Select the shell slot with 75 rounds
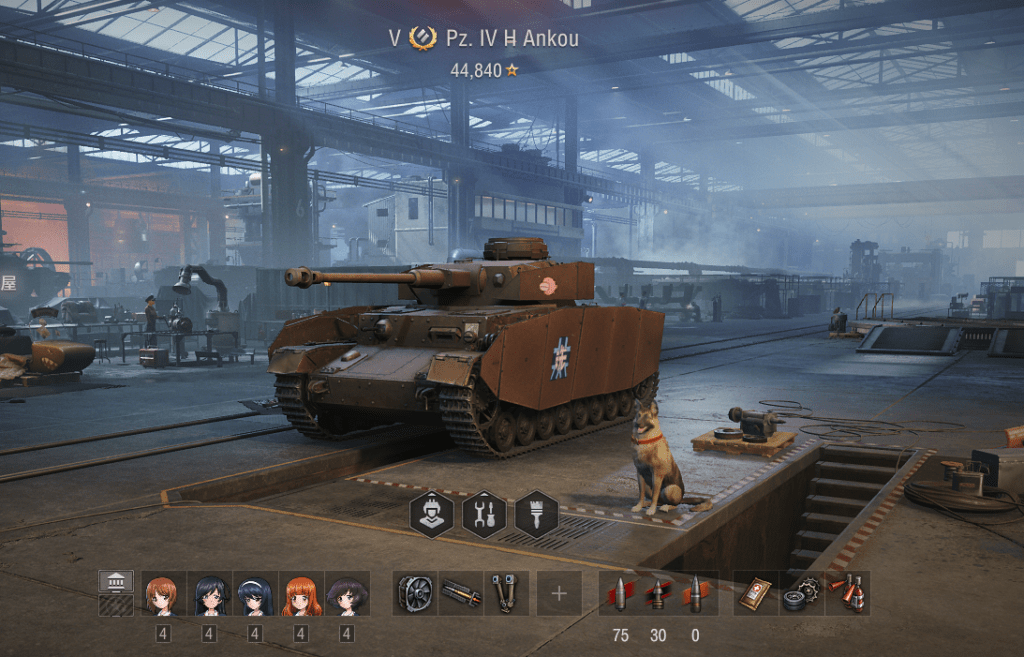 click(620, 593)
